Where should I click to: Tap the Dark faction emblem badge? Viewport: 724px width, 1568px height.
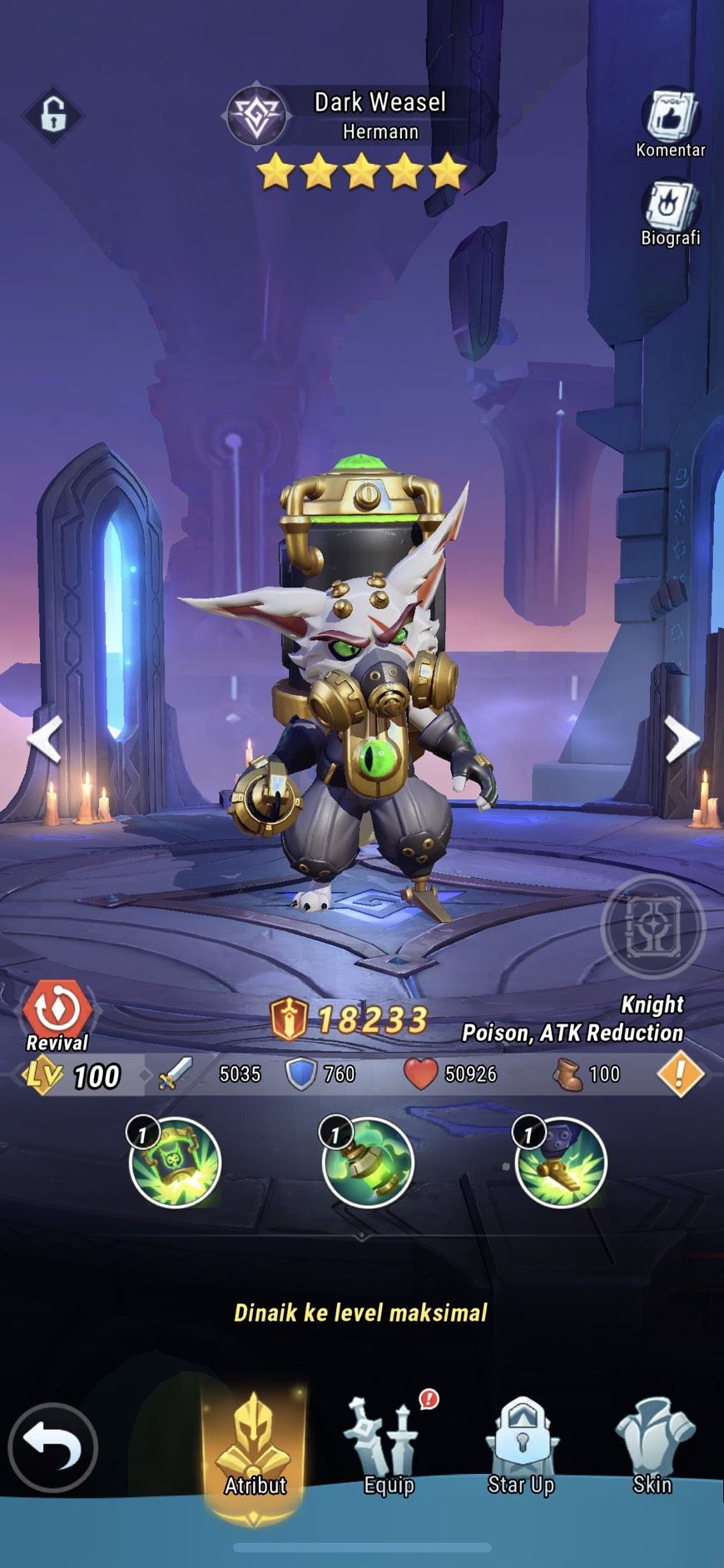(x=256, y=117)
